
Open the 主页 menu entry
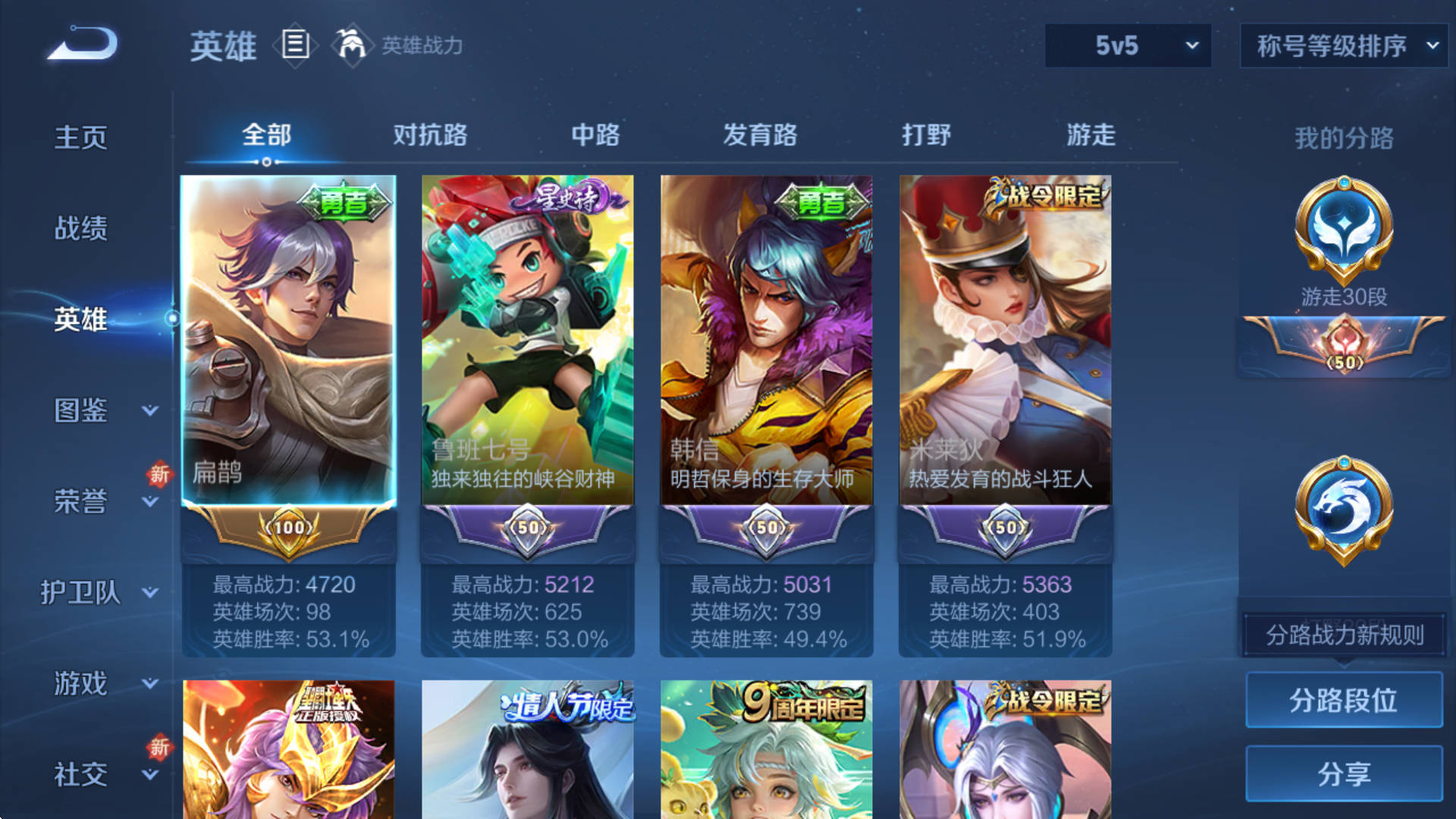pyautogui.click(x=81, y=137)
